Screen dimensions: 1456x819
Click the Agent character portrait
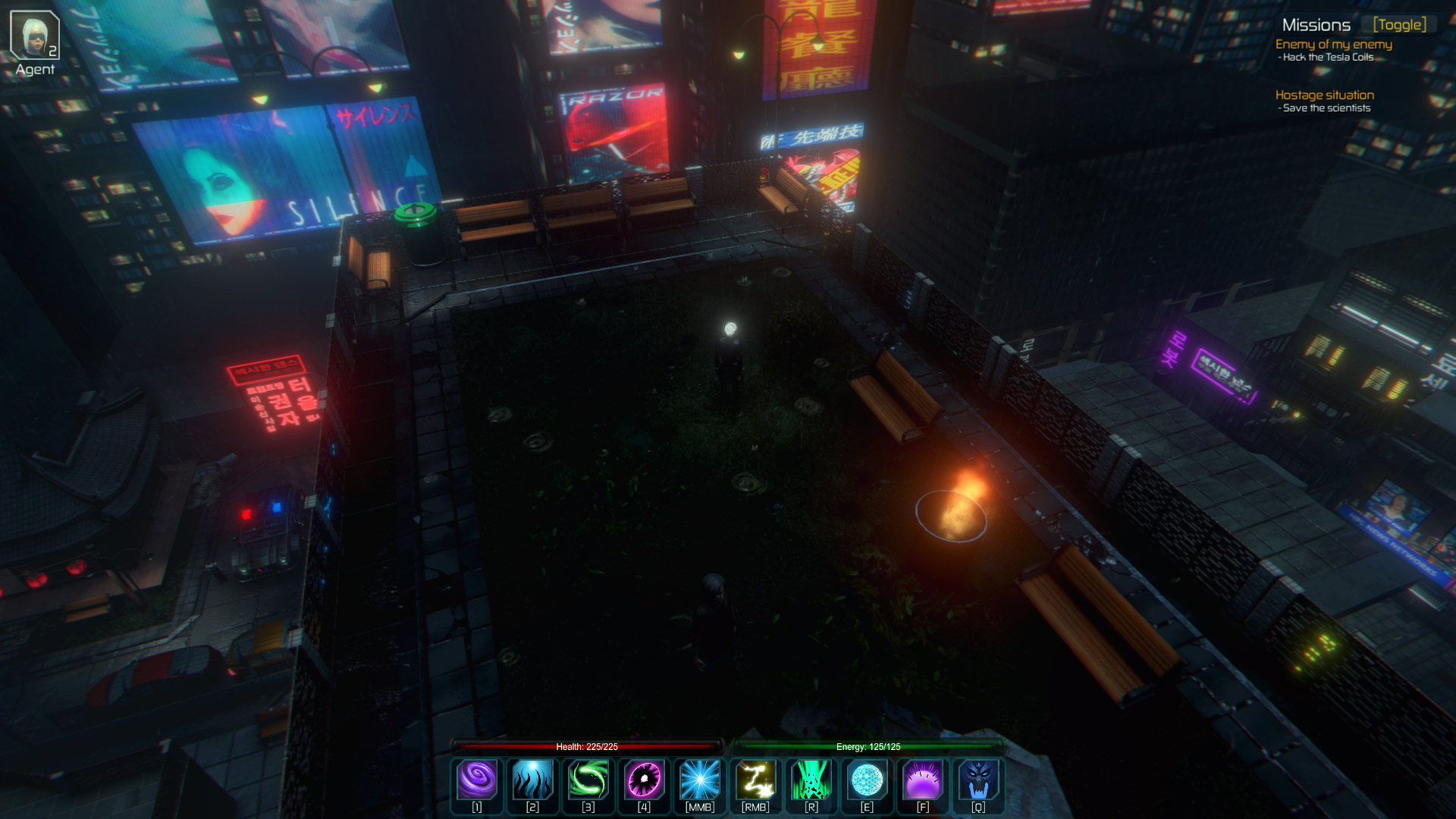(x=34, y=36)
